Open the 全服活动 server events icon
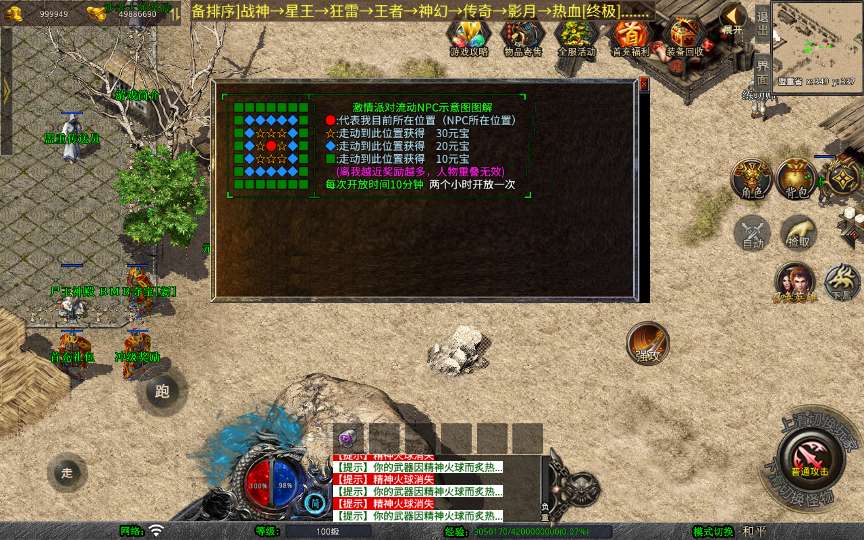 click(x=576, y=37)
